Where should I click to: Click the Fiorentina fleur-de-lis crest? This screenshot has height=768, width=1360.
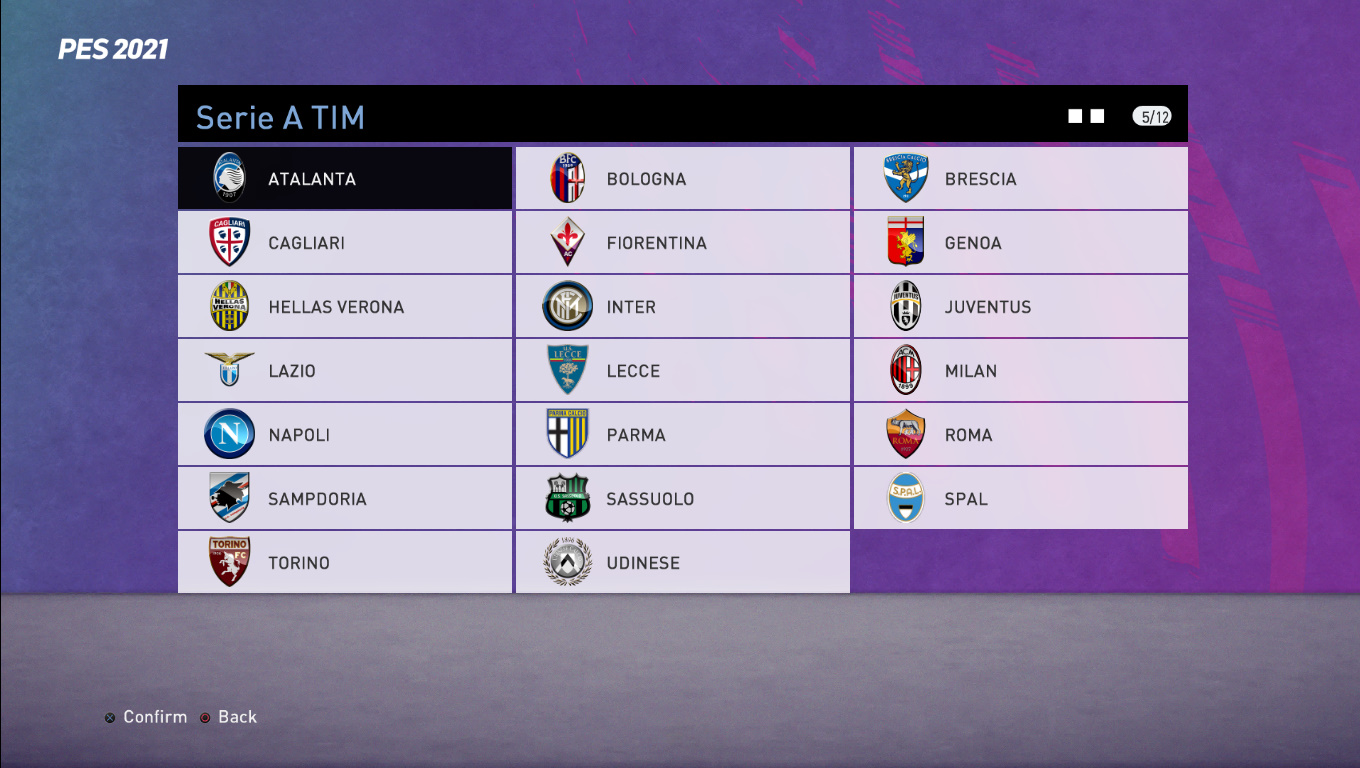[566, 242]
